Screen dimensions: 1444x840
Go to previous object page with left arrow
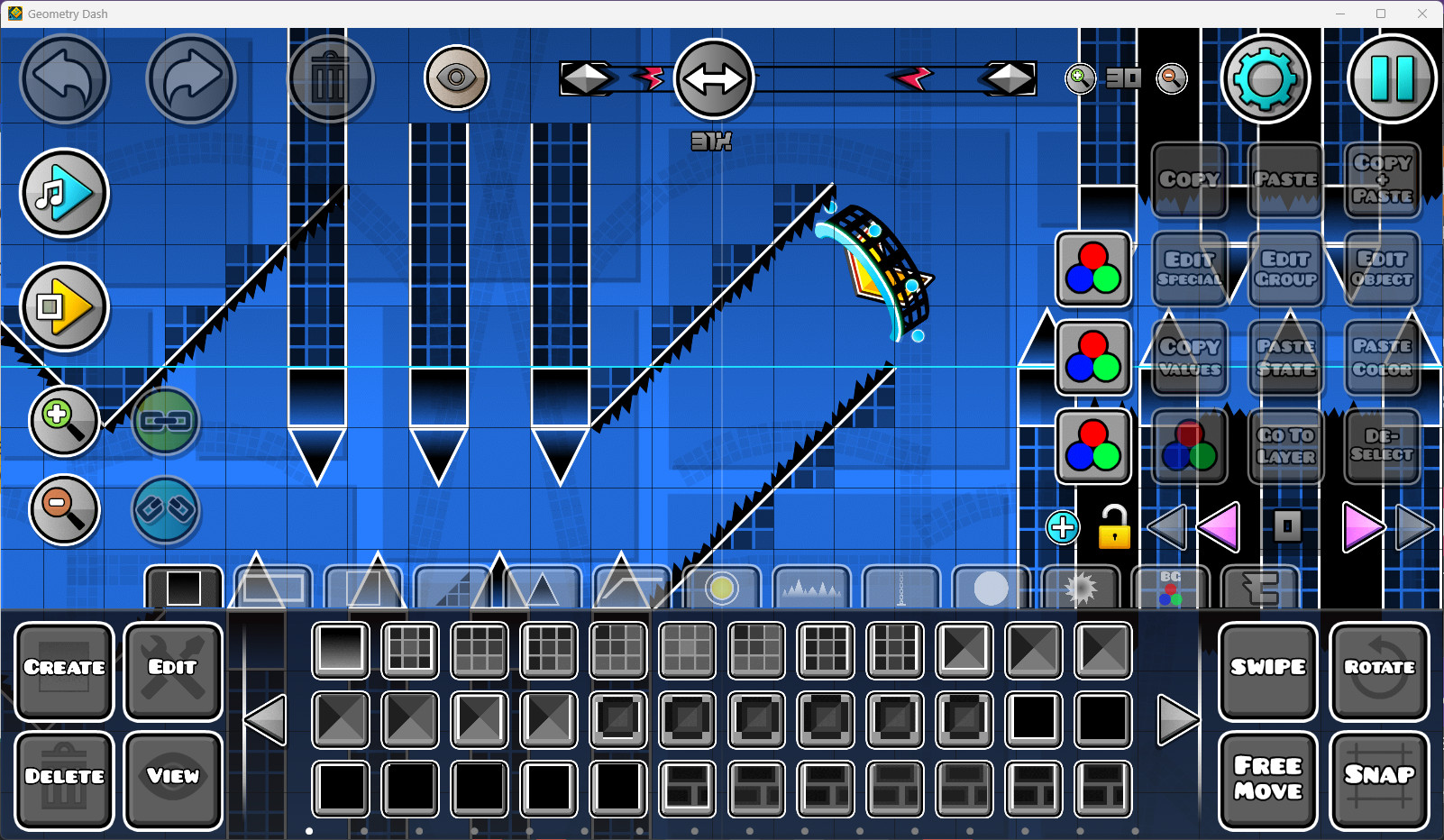coord(264,718)
